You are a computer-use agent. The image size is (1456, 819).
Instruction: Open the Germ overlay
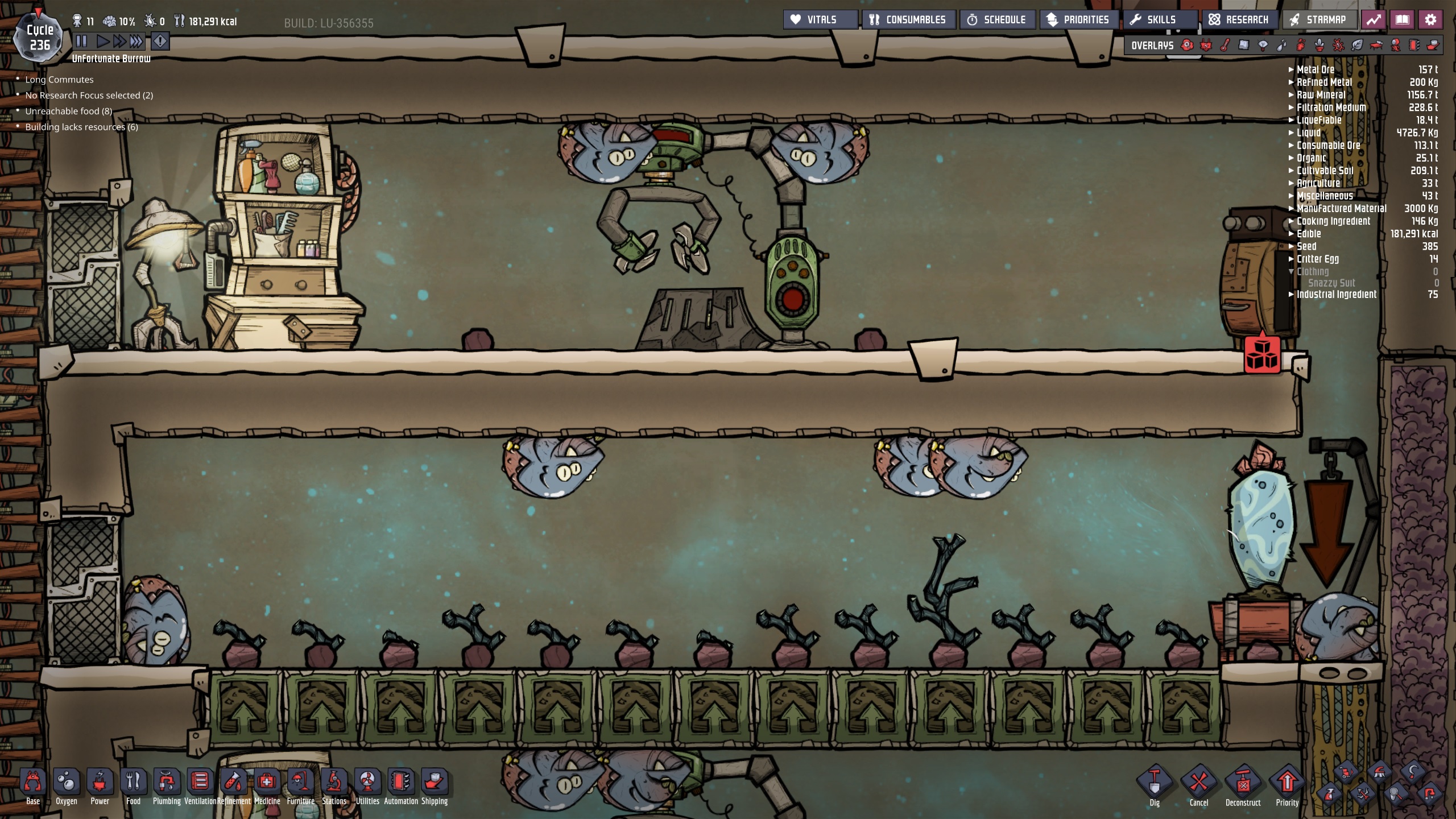pyautogui.click(x=1337, y=45)
